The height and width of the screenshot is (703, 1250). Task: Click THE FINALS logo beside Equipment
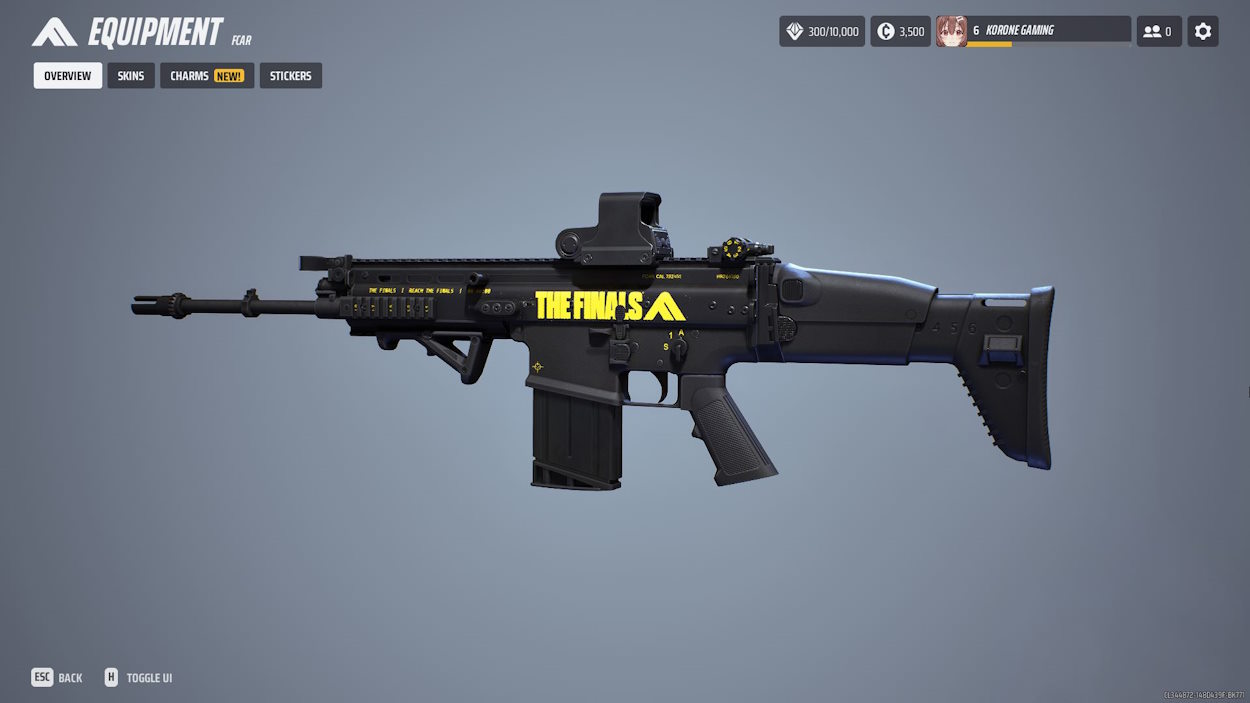(x=54, y=33)
